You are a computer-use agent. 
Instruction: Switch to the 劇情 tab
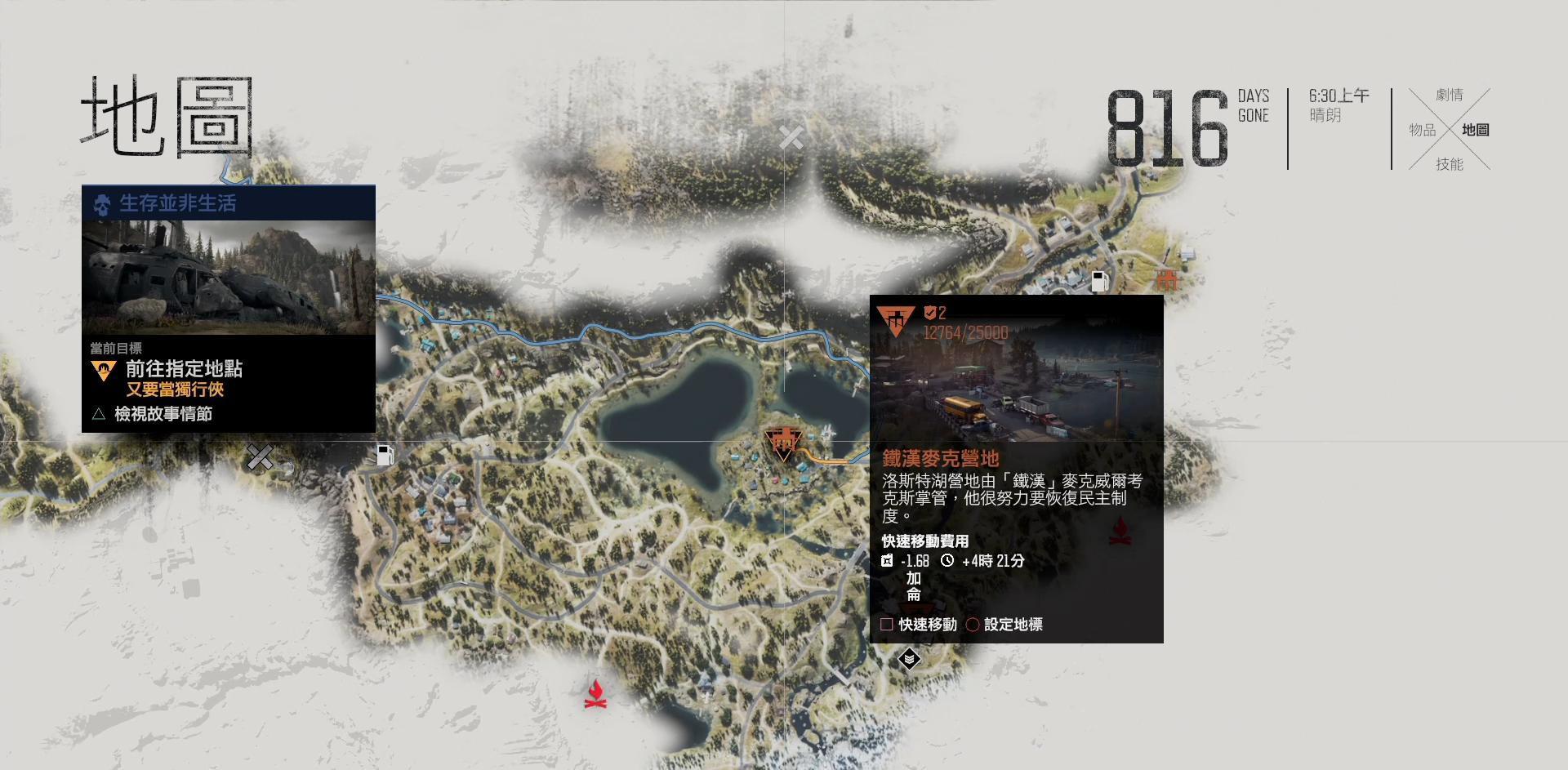click(x=1449, y=95)
